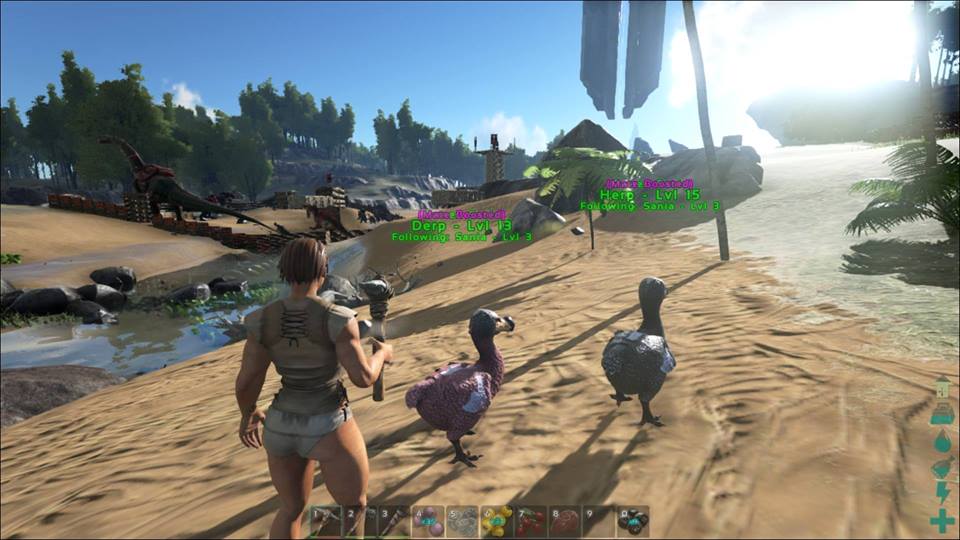The width and height of the screenshot is (960, 540).
Task: Select the pickaxe in hotbar slot 1
Action: [327, 521]
